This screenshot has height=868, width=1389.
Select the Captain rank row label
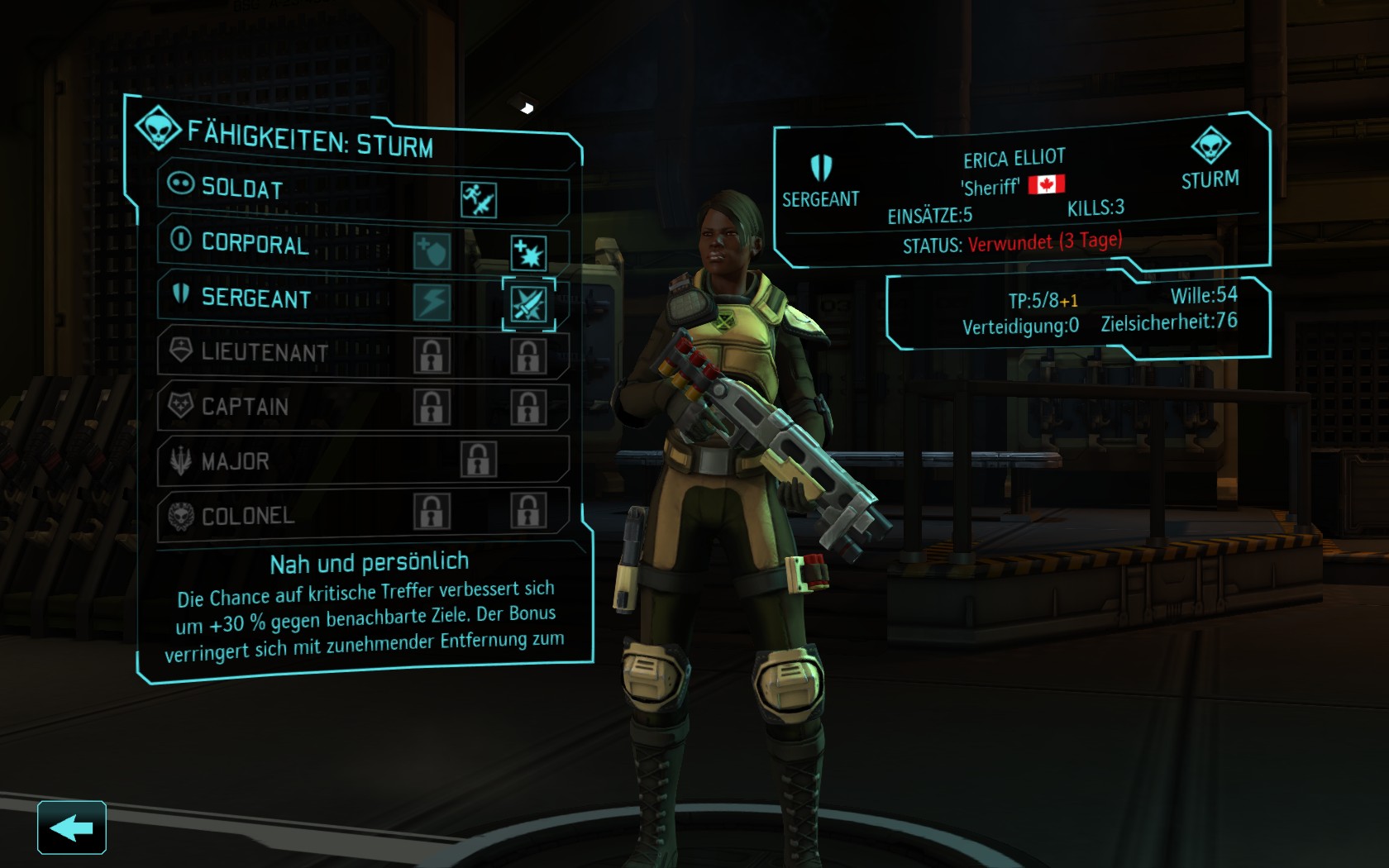[x=245, y=407]
